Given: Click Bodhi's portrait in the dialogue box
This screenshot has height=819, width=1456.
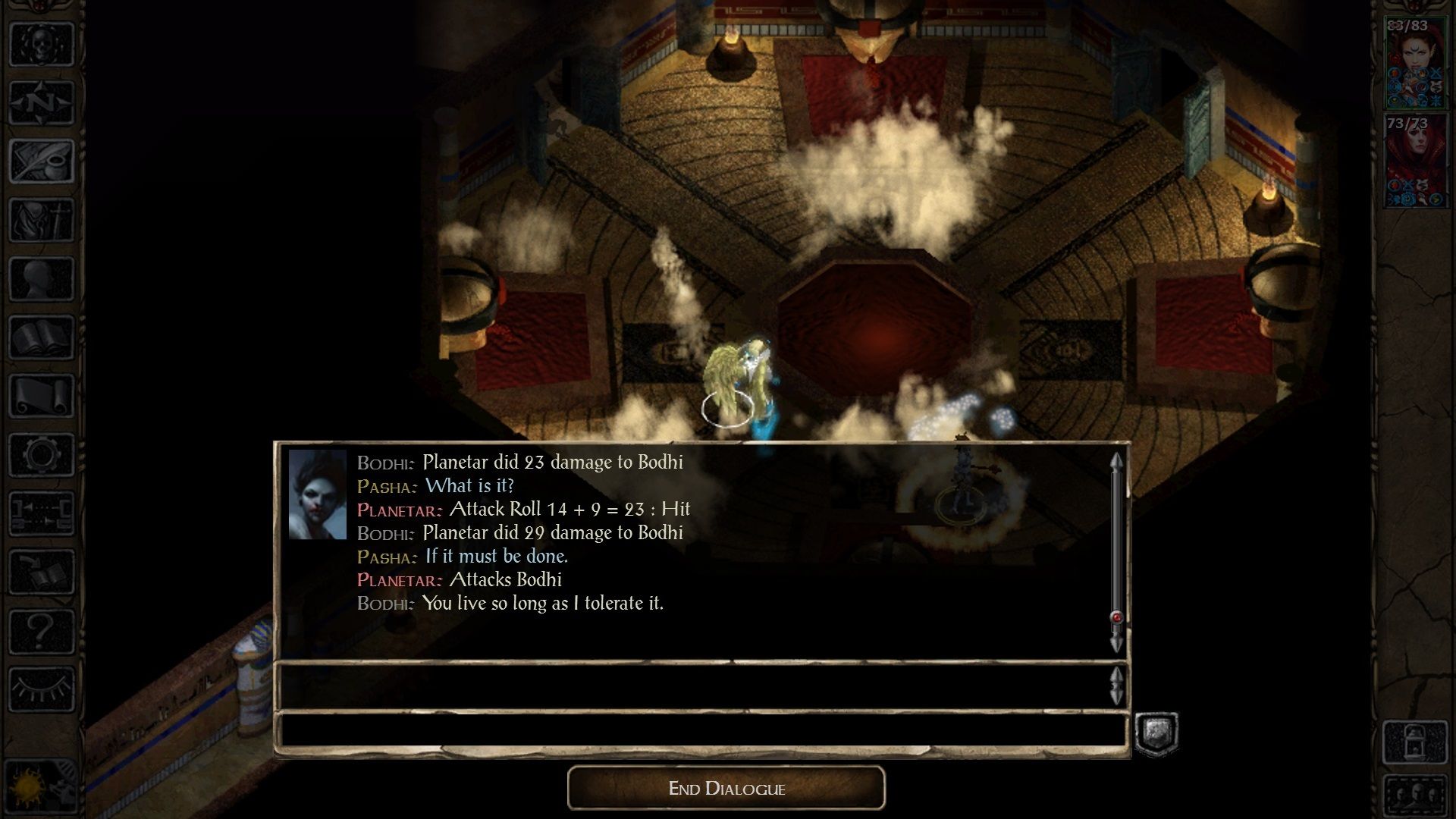Looking at the screenshot, I should click(x=317, y=494).
